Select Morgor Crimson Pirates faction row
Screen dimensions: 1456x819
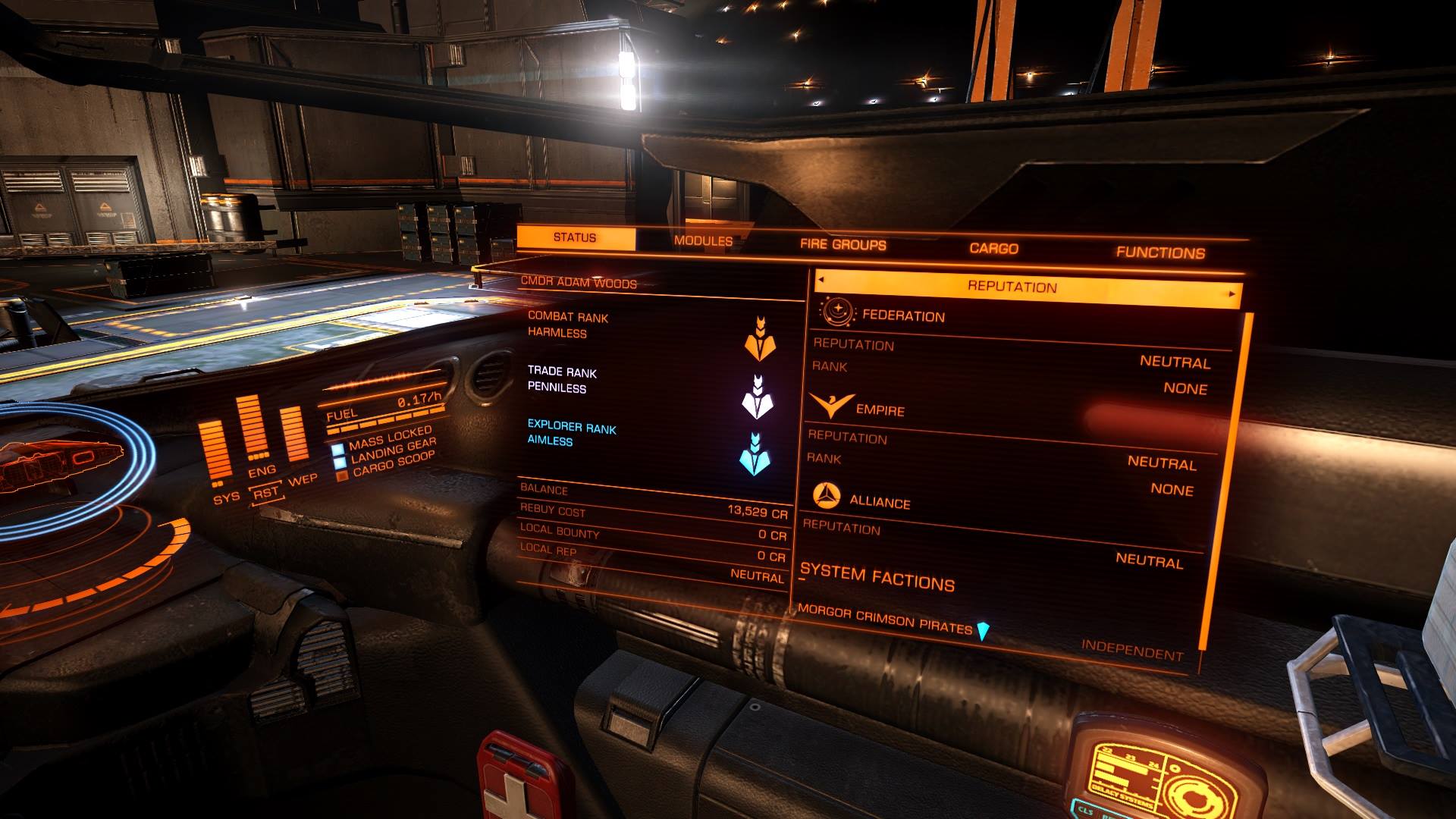[x=885, y=620]
